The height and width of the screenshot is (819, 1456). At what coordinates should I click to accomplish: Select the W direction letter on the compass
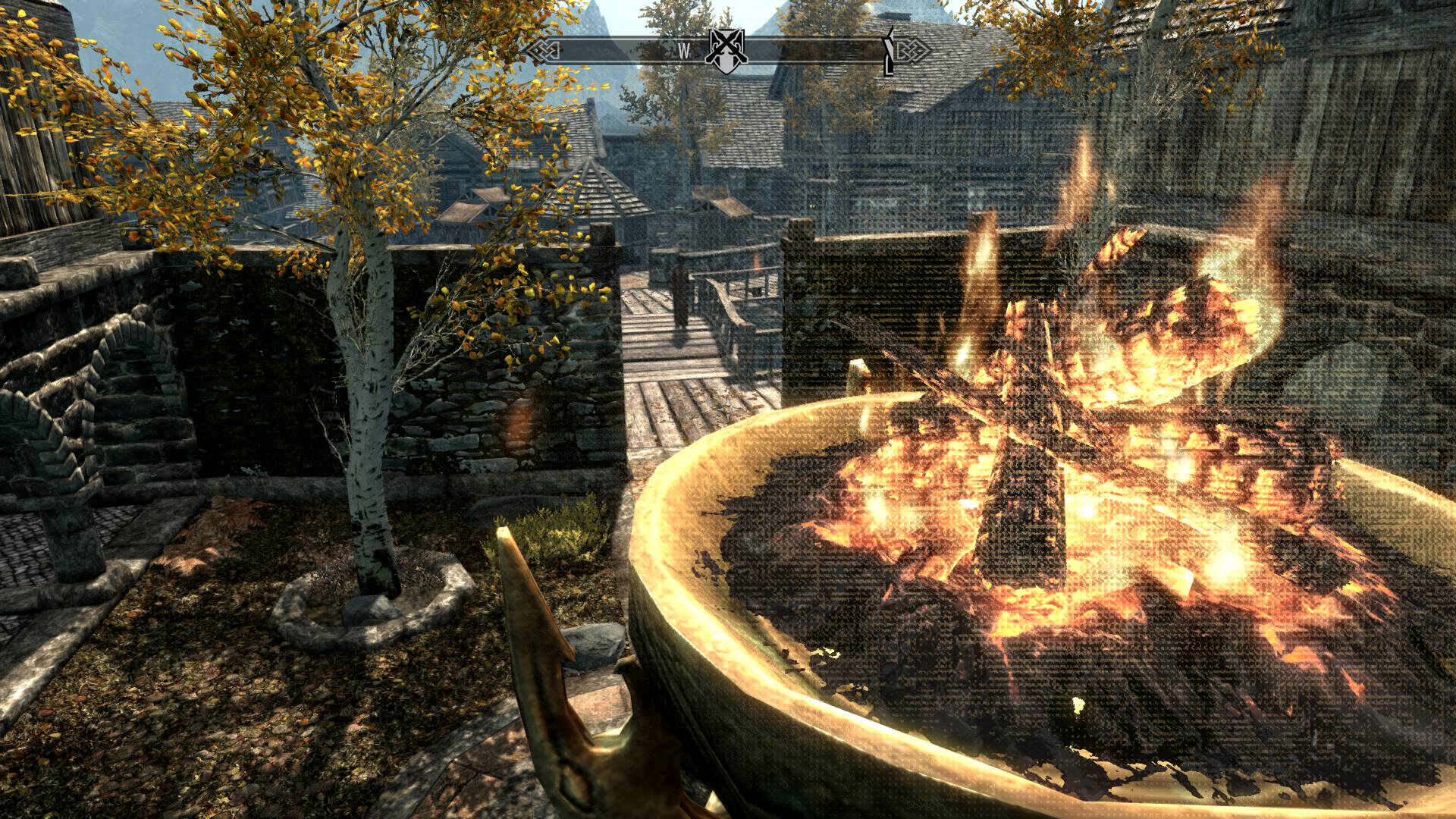[684, 51]
